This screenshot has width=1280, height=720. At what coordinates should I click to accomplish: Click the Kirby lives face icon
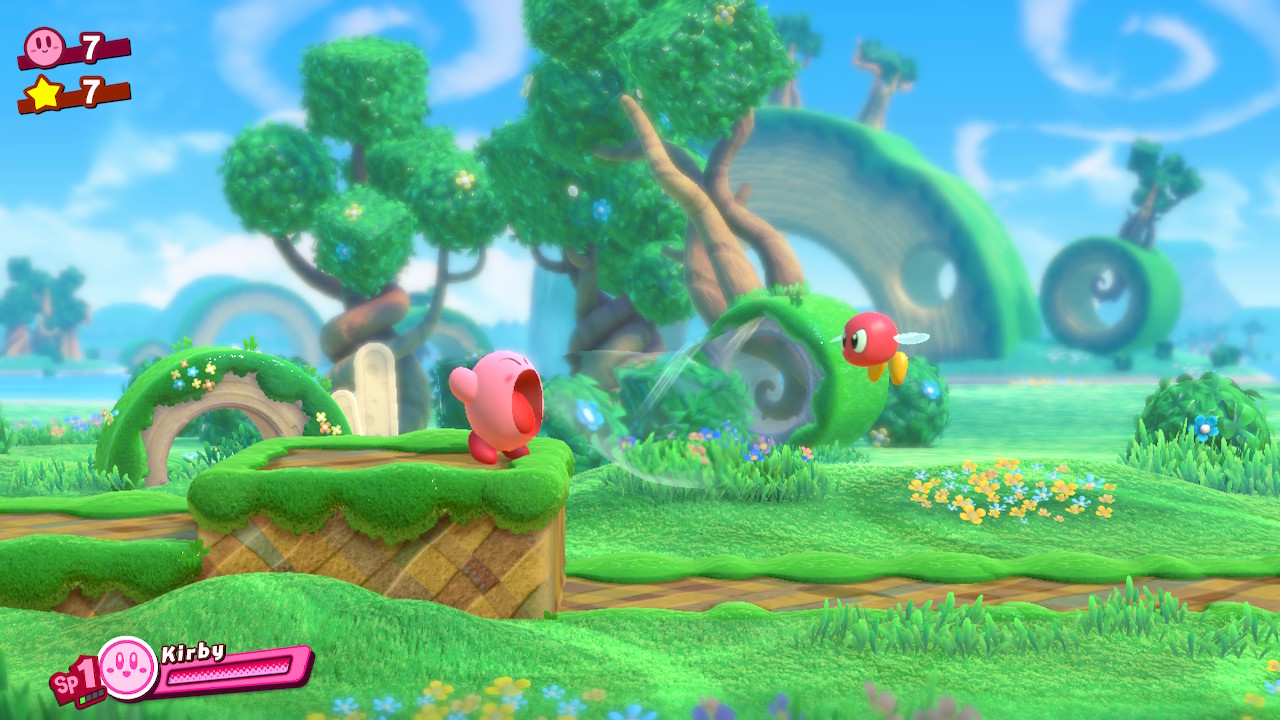click(44, 45)
